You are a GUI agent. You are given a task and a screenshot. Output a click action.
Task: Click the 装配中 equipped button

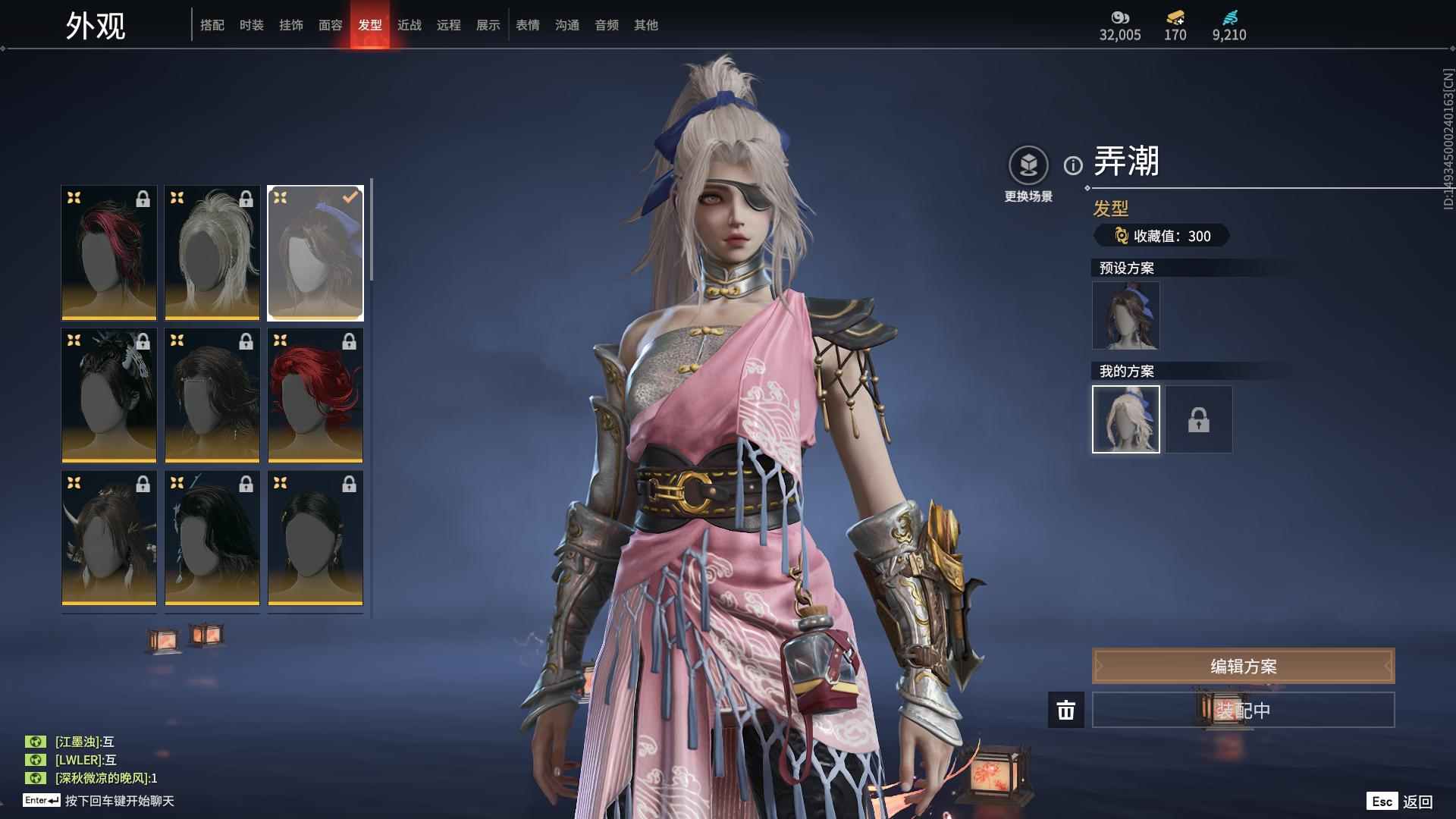(x=1243, y=711)
